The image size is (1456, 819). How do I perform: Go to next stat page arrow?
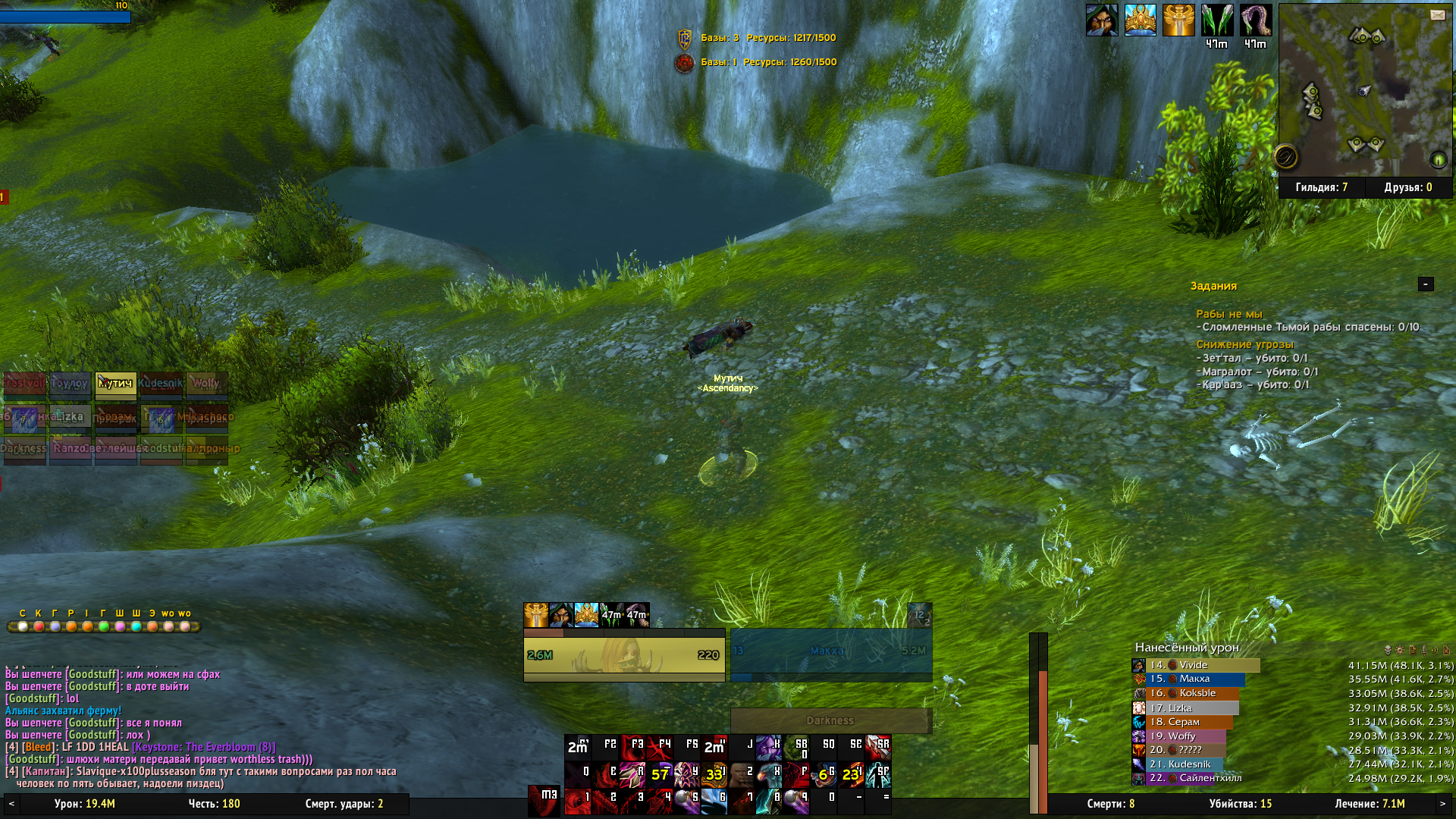1442,804
